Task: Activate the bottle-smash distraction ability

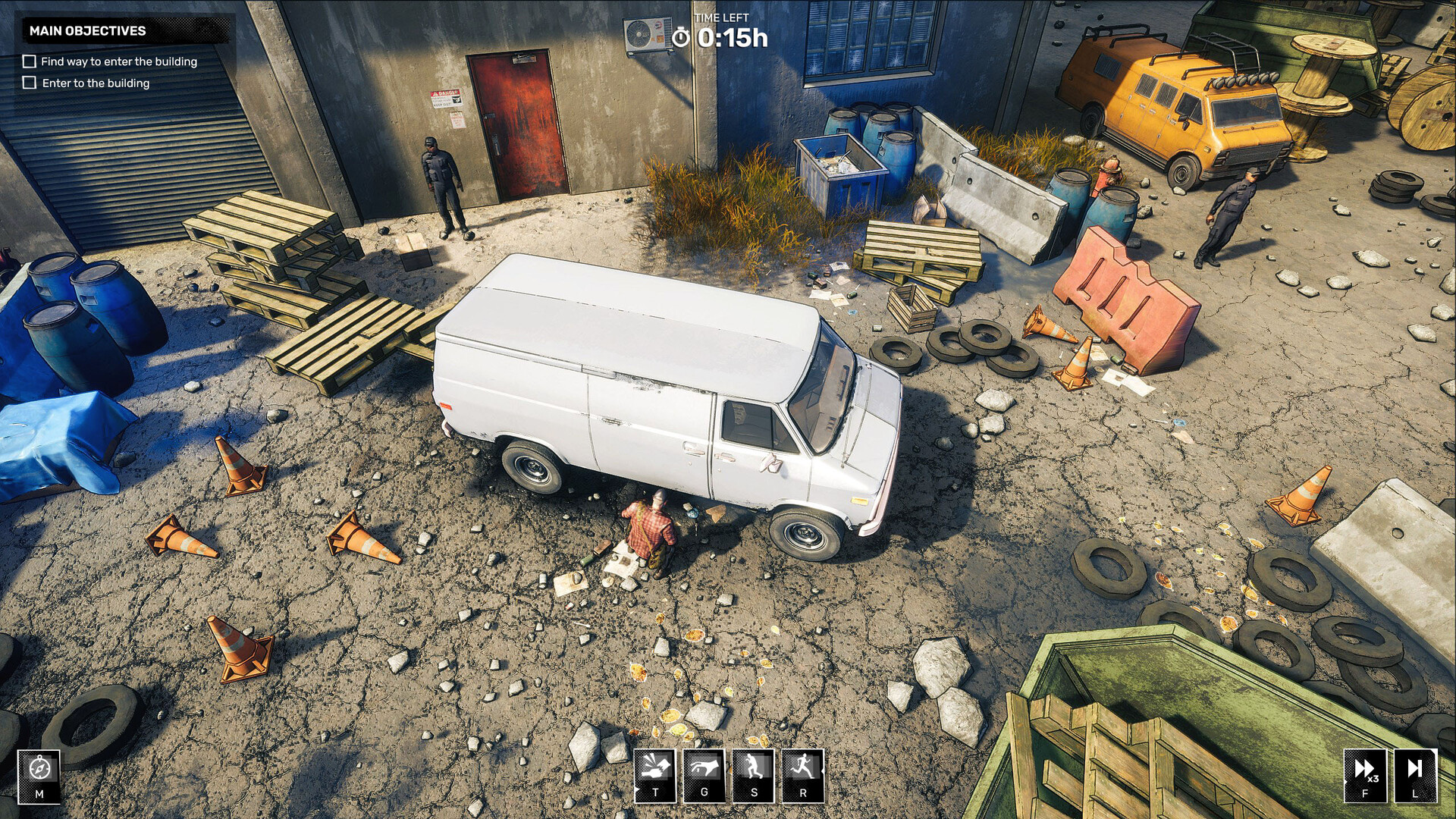Action: 655,775
